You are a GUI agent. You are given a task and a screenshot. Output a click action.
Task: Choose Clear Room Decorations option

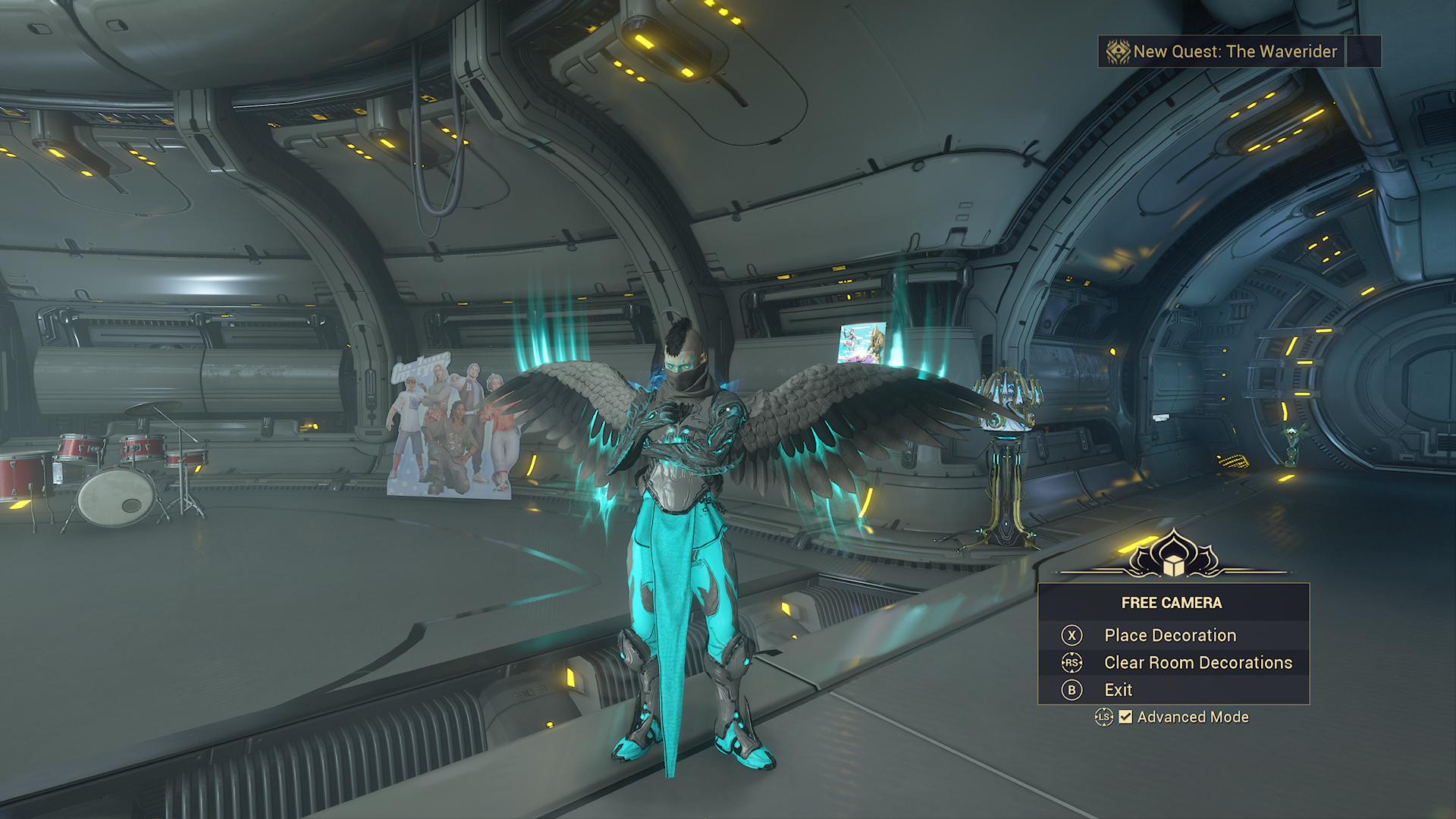(1197, 663)
